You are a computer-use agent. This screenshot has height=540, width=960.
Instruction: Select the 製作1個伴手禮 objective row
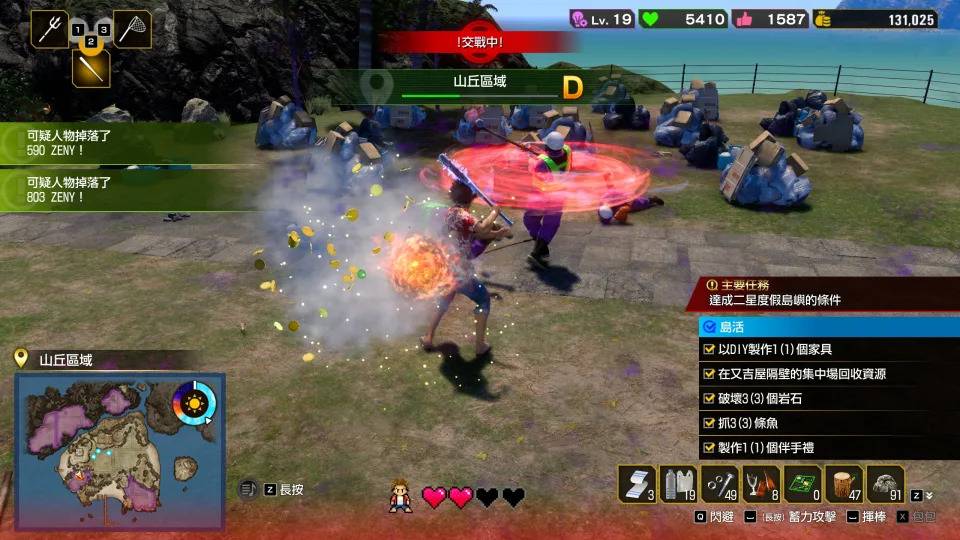829,447
